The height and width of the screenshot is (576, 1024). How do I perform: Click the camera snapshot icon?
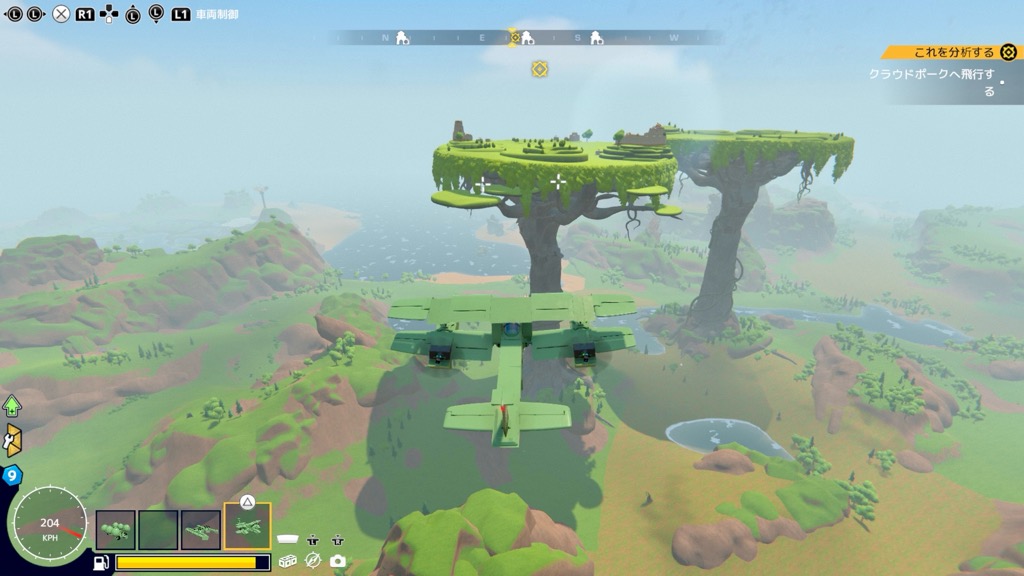click(x=338, y=561)
